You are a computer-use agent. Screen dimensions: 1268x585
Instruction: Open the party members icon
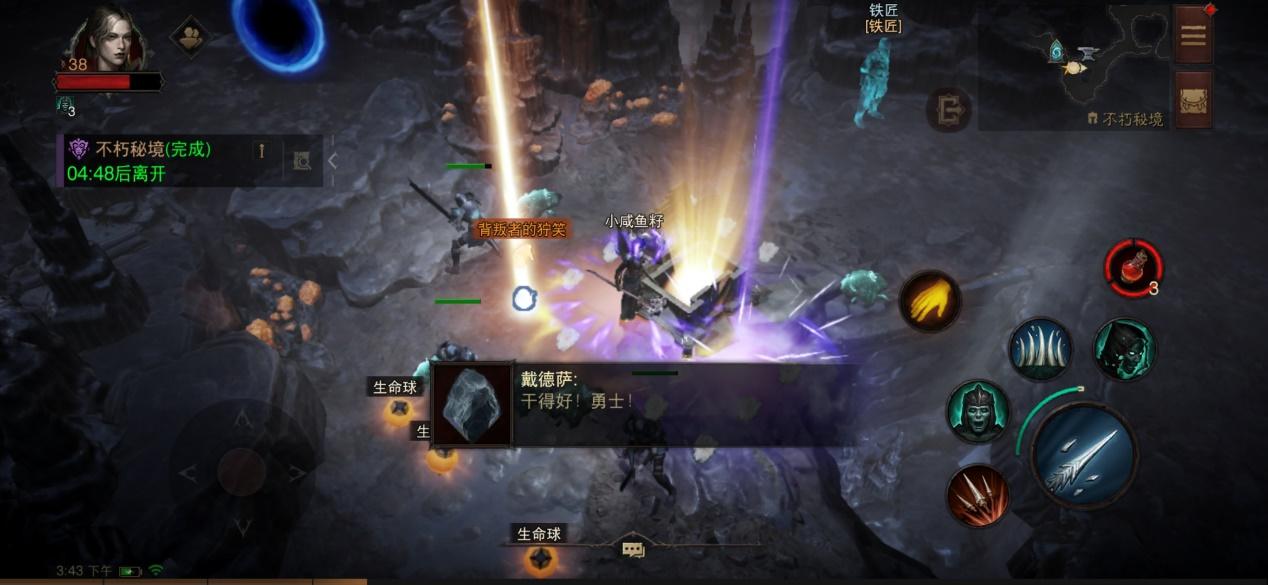pyautogui.click(x=190, y=38)
